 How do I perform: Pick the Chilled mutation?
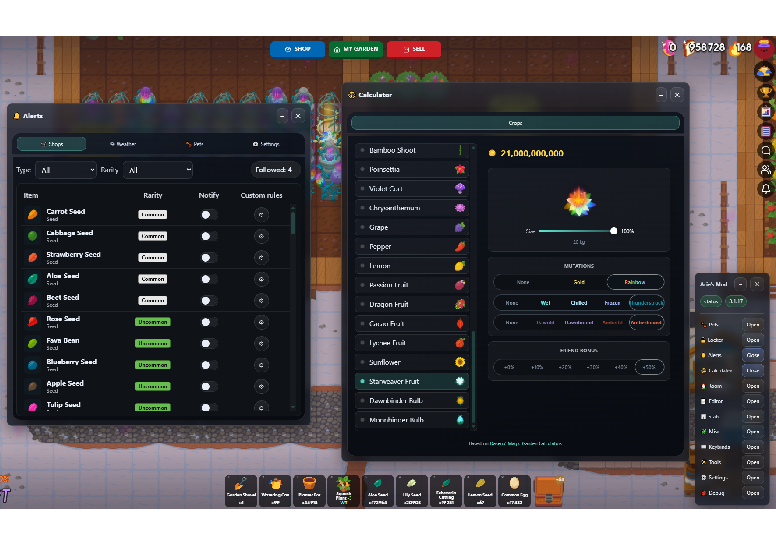click(x=579, y=302)
